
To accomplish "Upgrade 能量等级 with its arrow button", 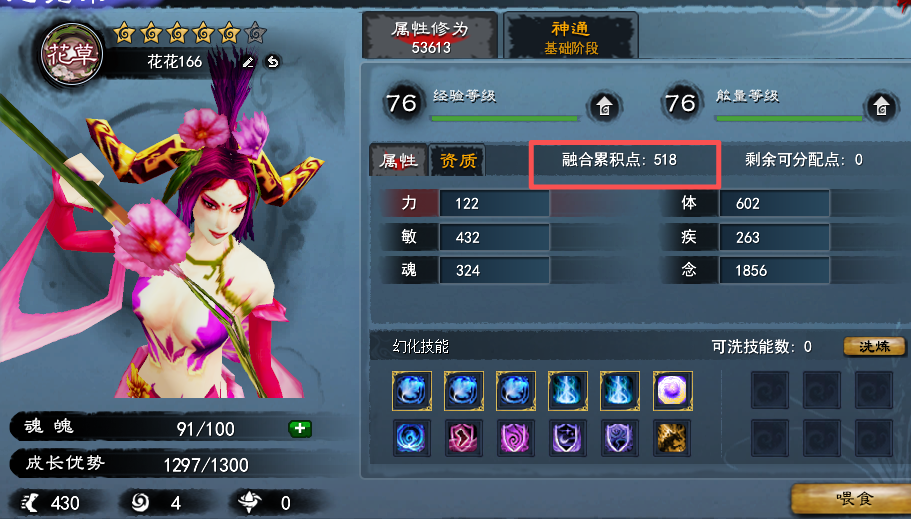I will (x=882, y=105).
